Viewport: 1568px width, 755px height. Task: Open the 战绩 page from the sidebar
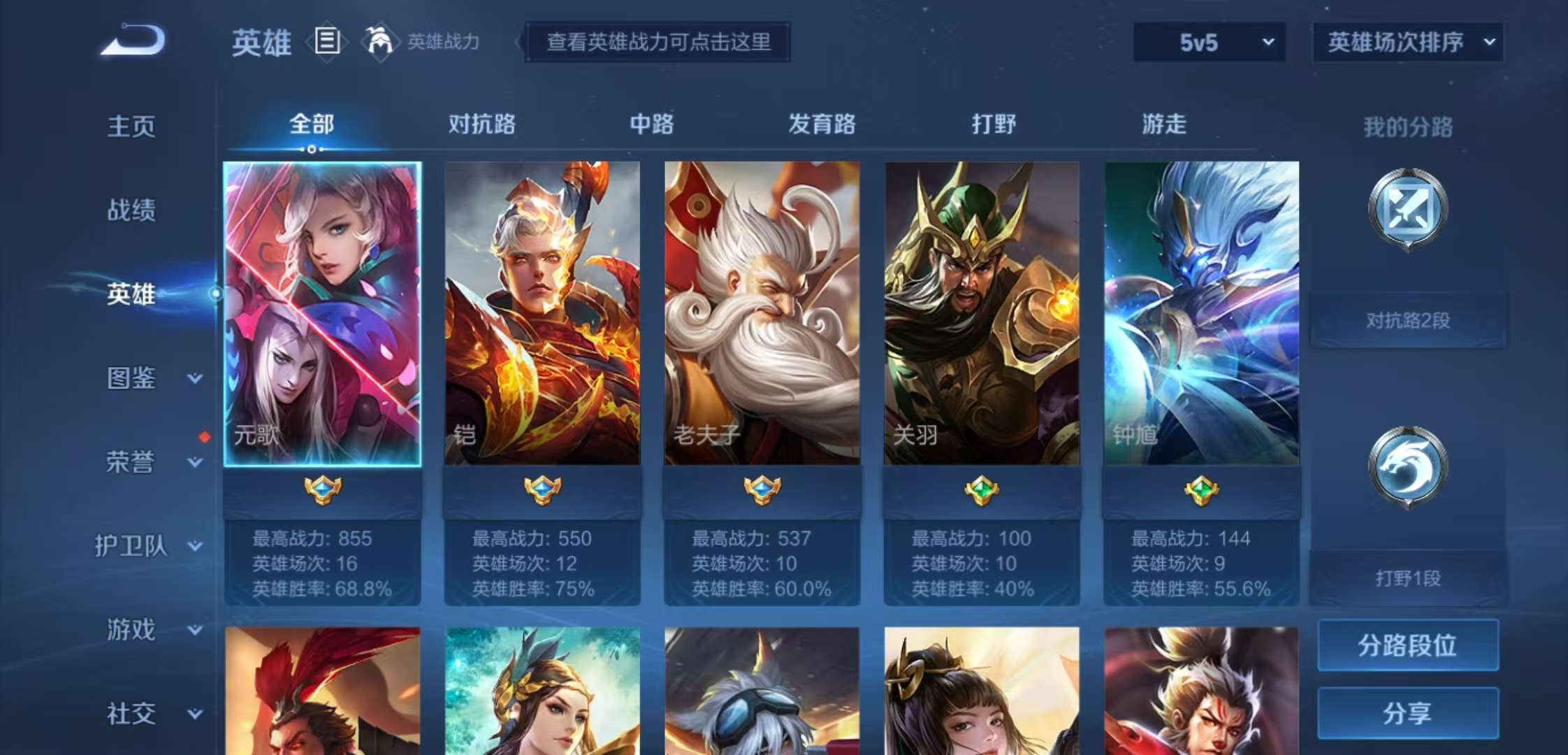click(x=133, y=210)
